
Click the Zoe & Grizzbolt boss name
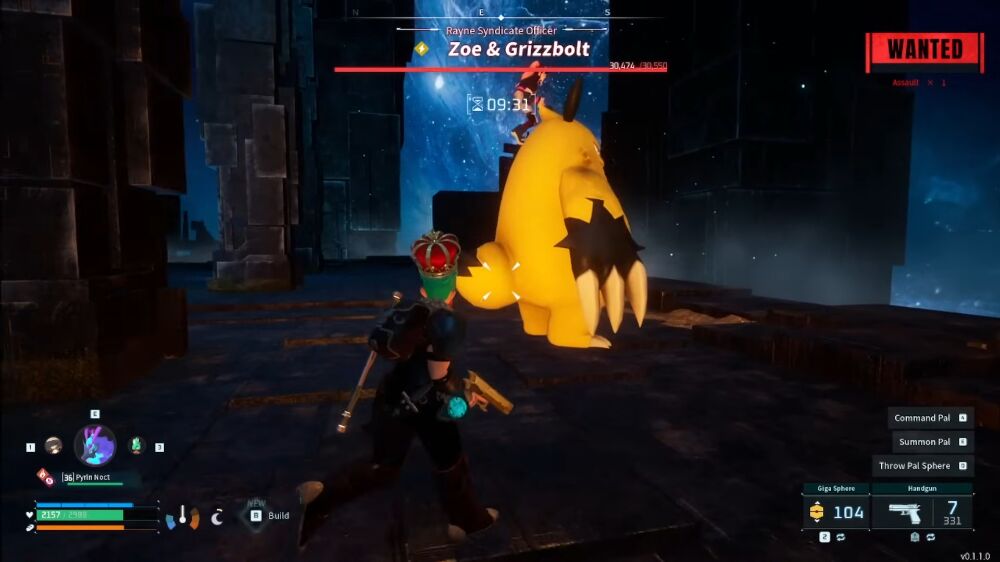pyautogui.click(x=518, y=48)
